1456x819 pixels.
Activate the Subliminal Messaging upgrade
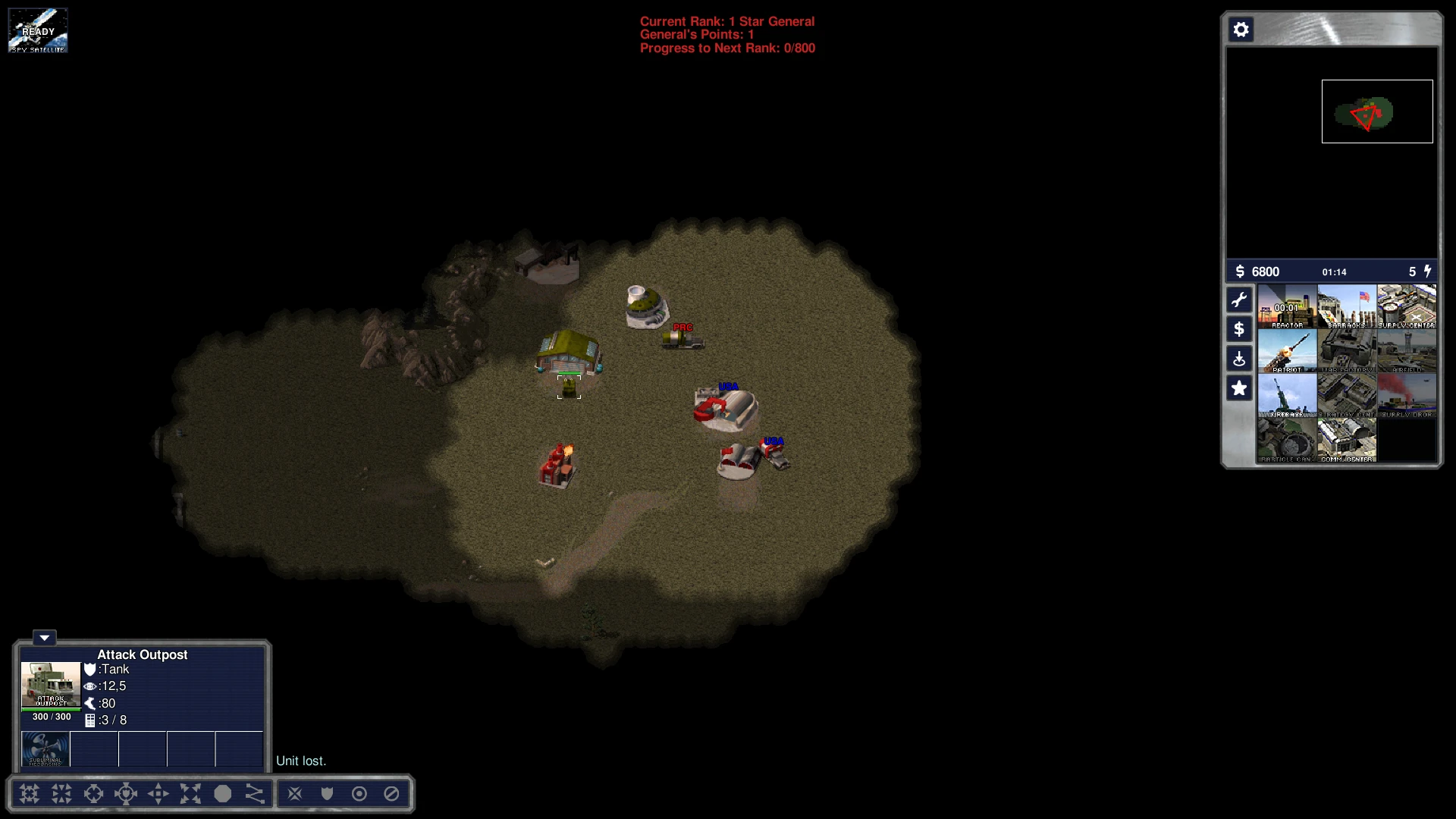[45, 748]
